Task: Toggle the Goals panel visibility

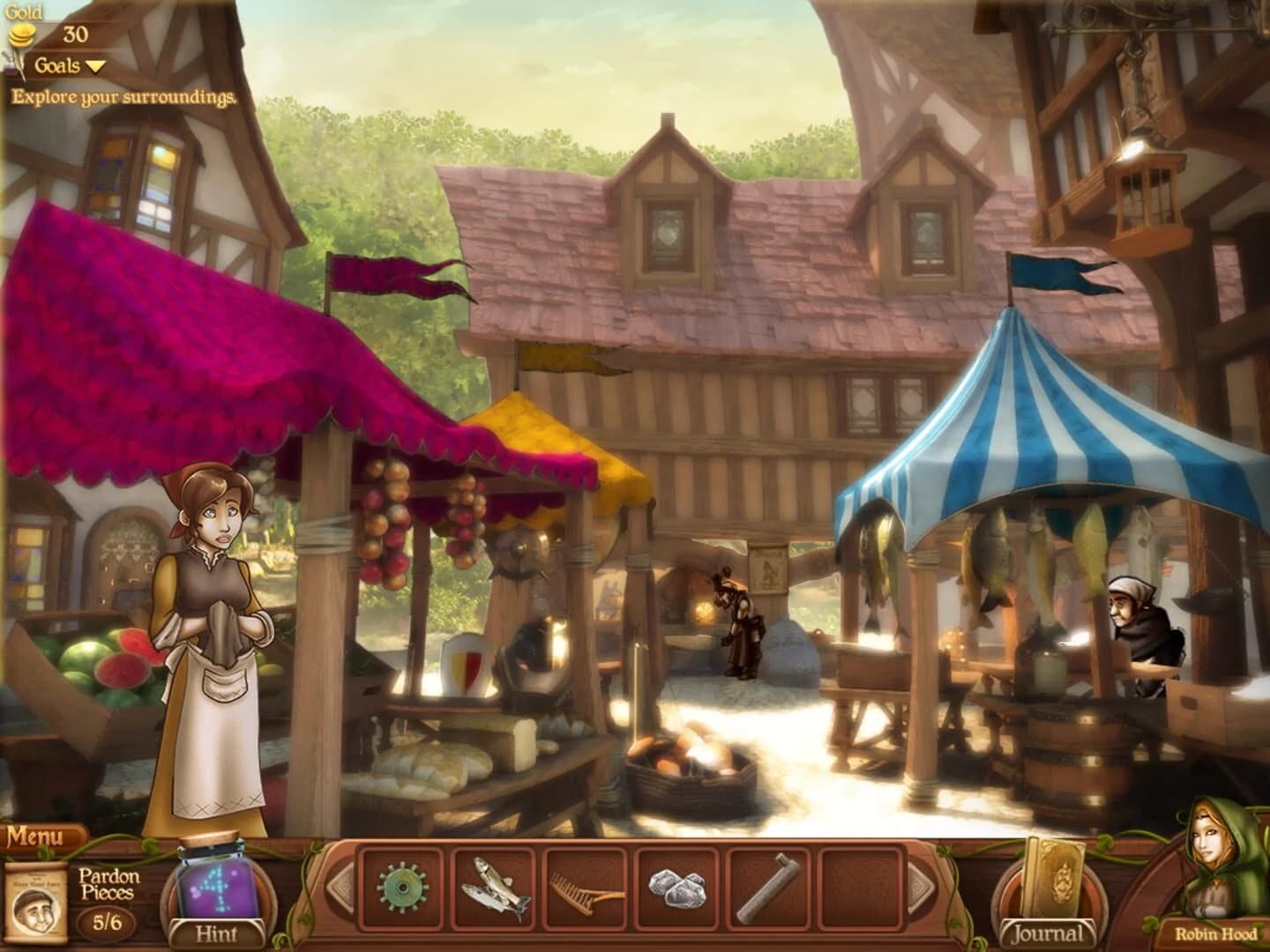Action: click(x=58, y=64)
